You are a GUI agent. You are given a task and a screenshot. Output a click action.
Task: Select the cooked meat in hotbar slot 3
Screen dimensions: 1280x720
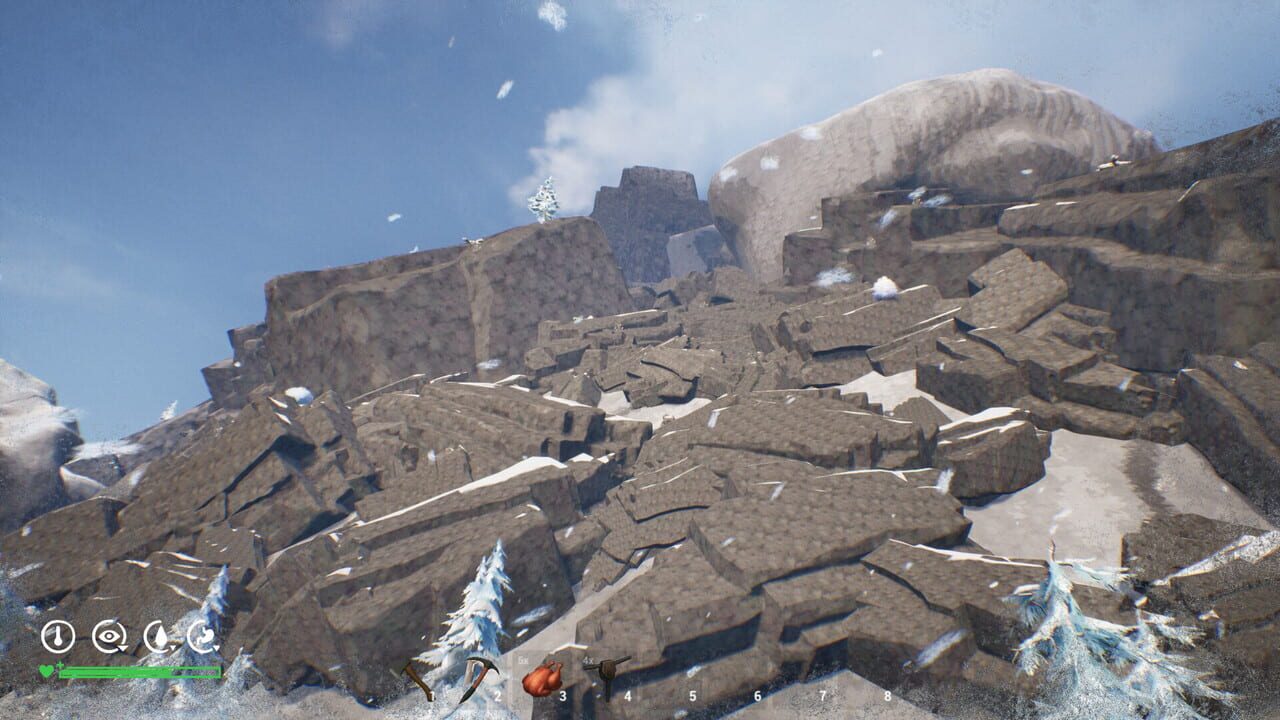pos(544,679)
